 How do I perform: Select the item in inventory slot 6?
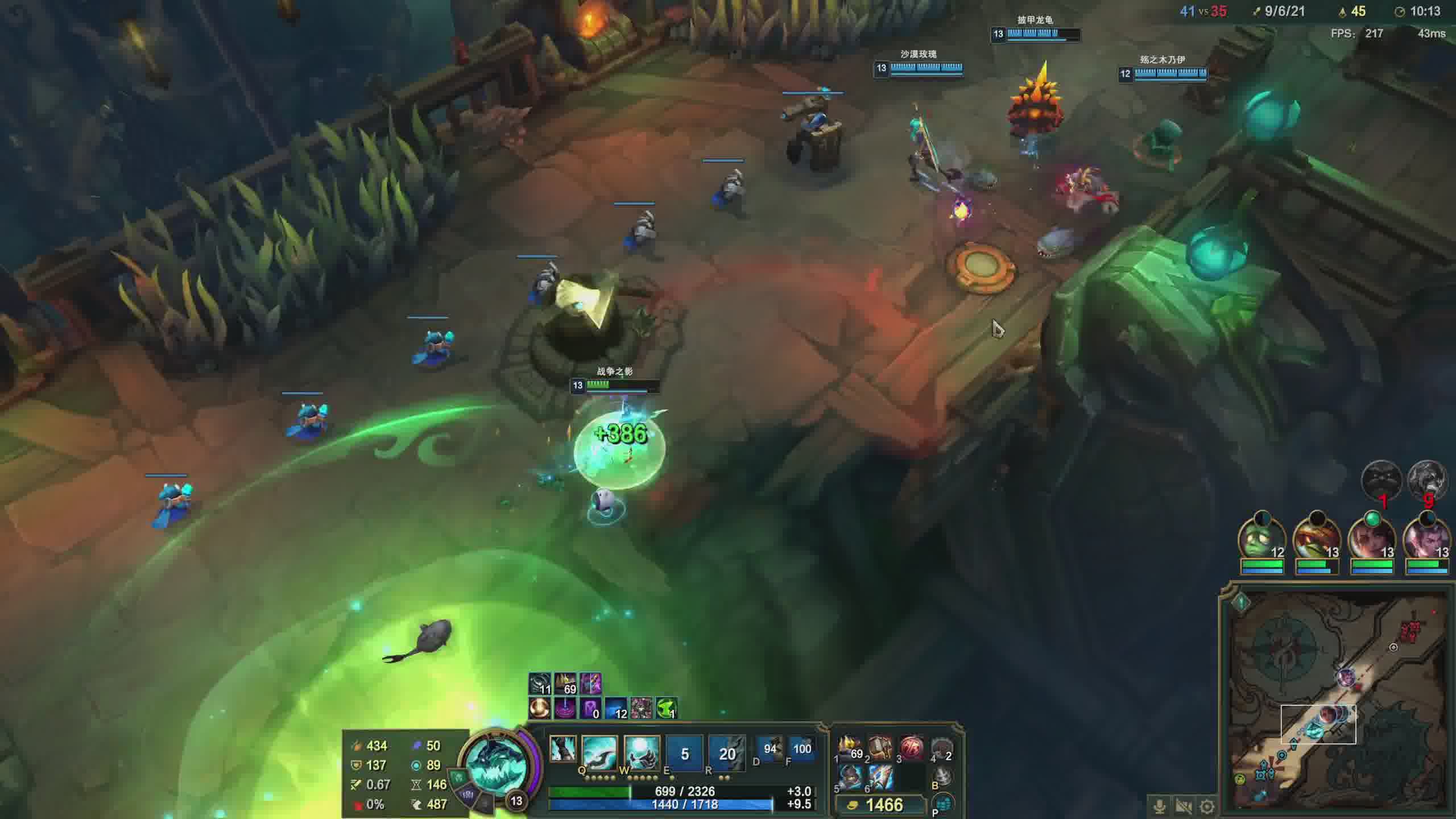(x=880, y=777)
